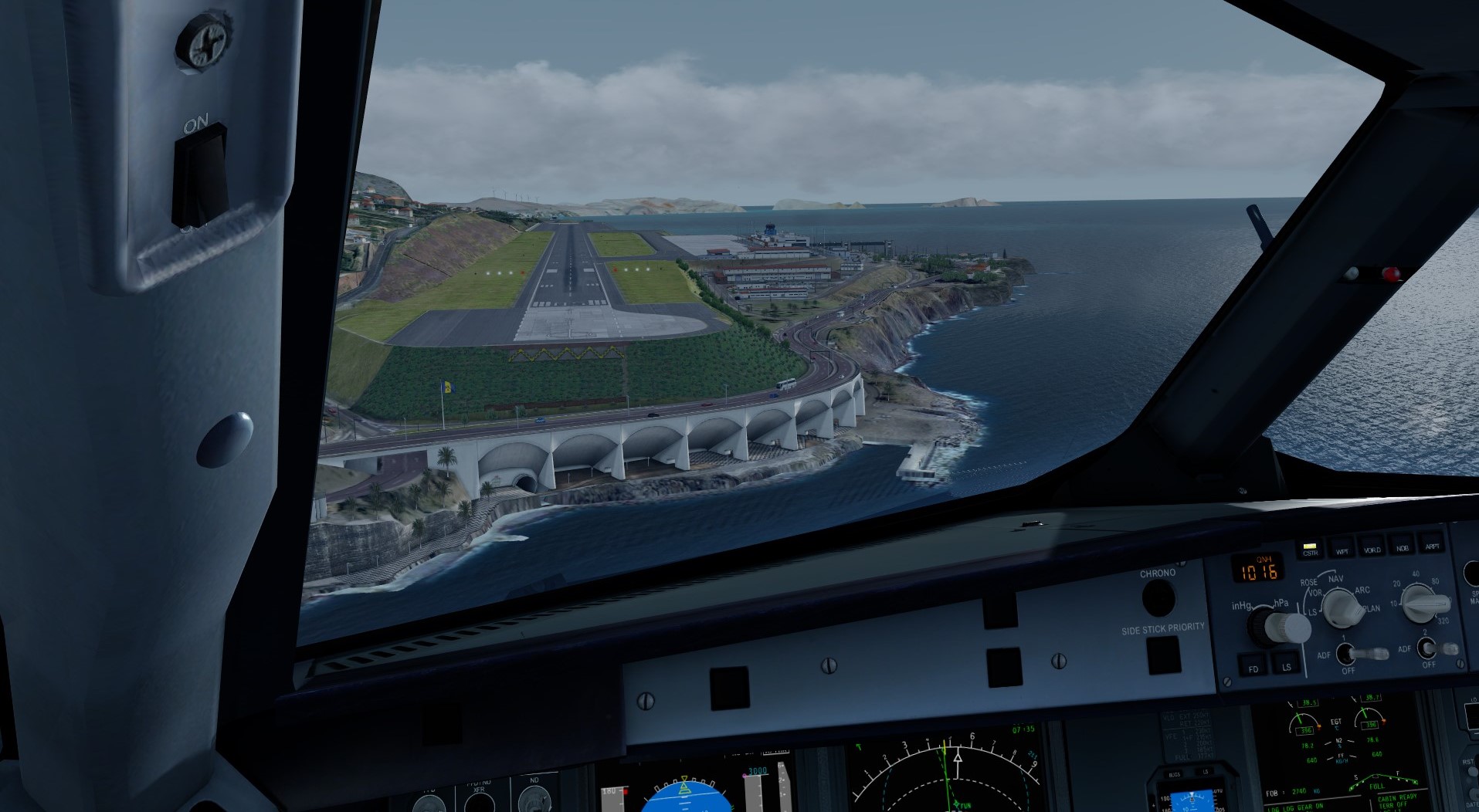The width and height of the screenshot is (1479, 812).
Task: Click the ROSE/NAV/ARC mode selector knob
Action: pos(1344,608)
